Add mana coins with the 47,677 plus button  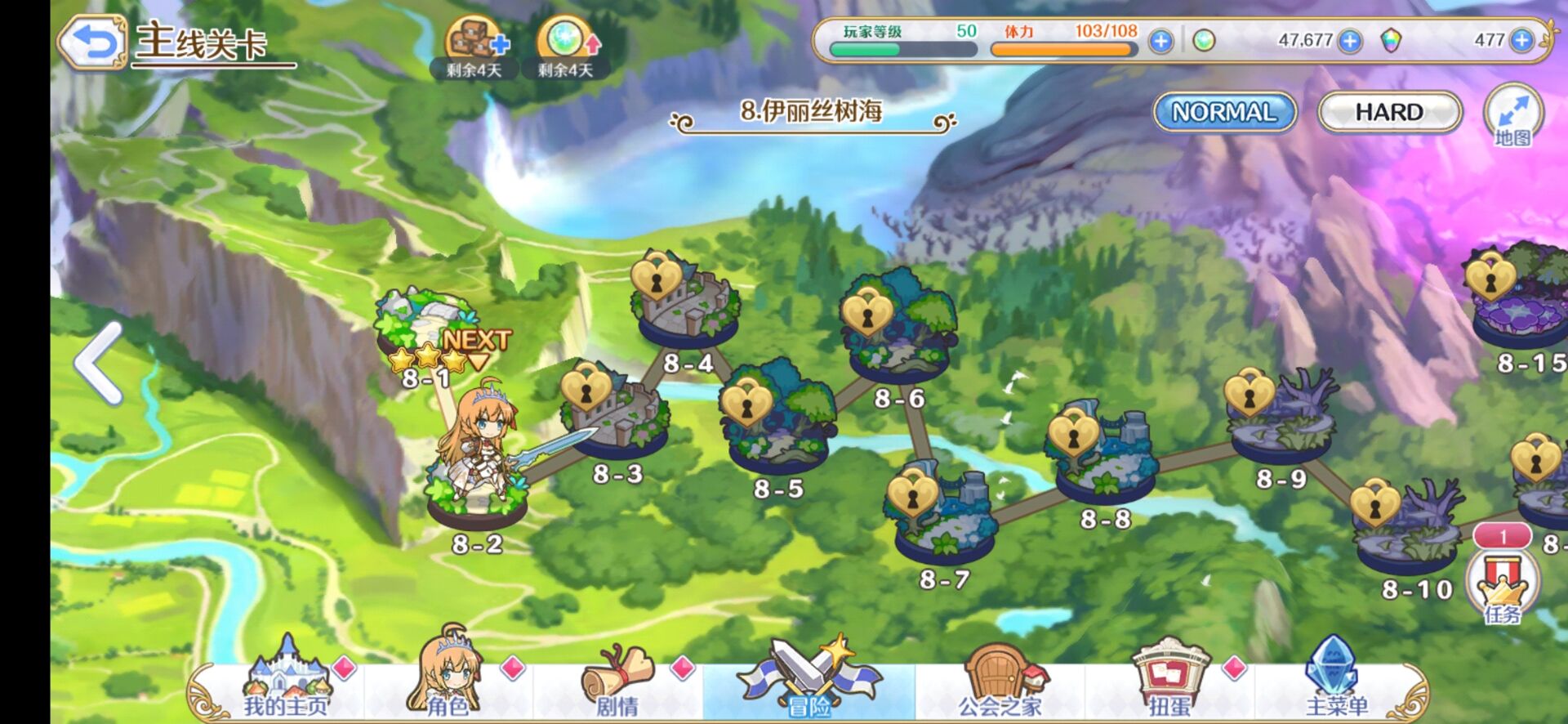point(1351,41)
